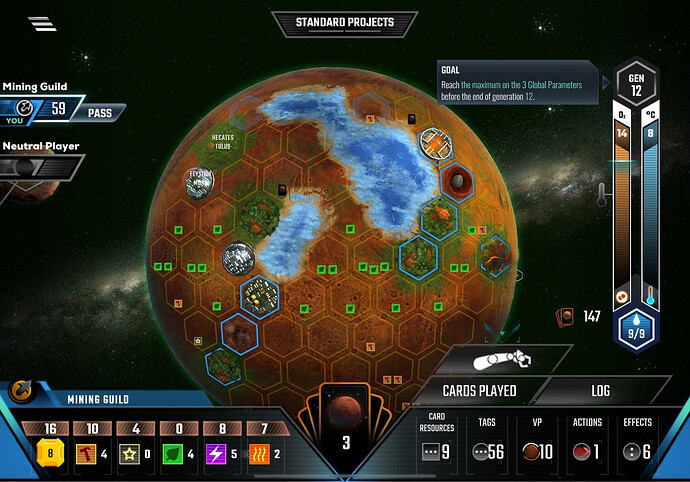This screenshot has width=690, height=482.
Task: Pass the turn with the PASS button
Action: click(x=99, y=113)
